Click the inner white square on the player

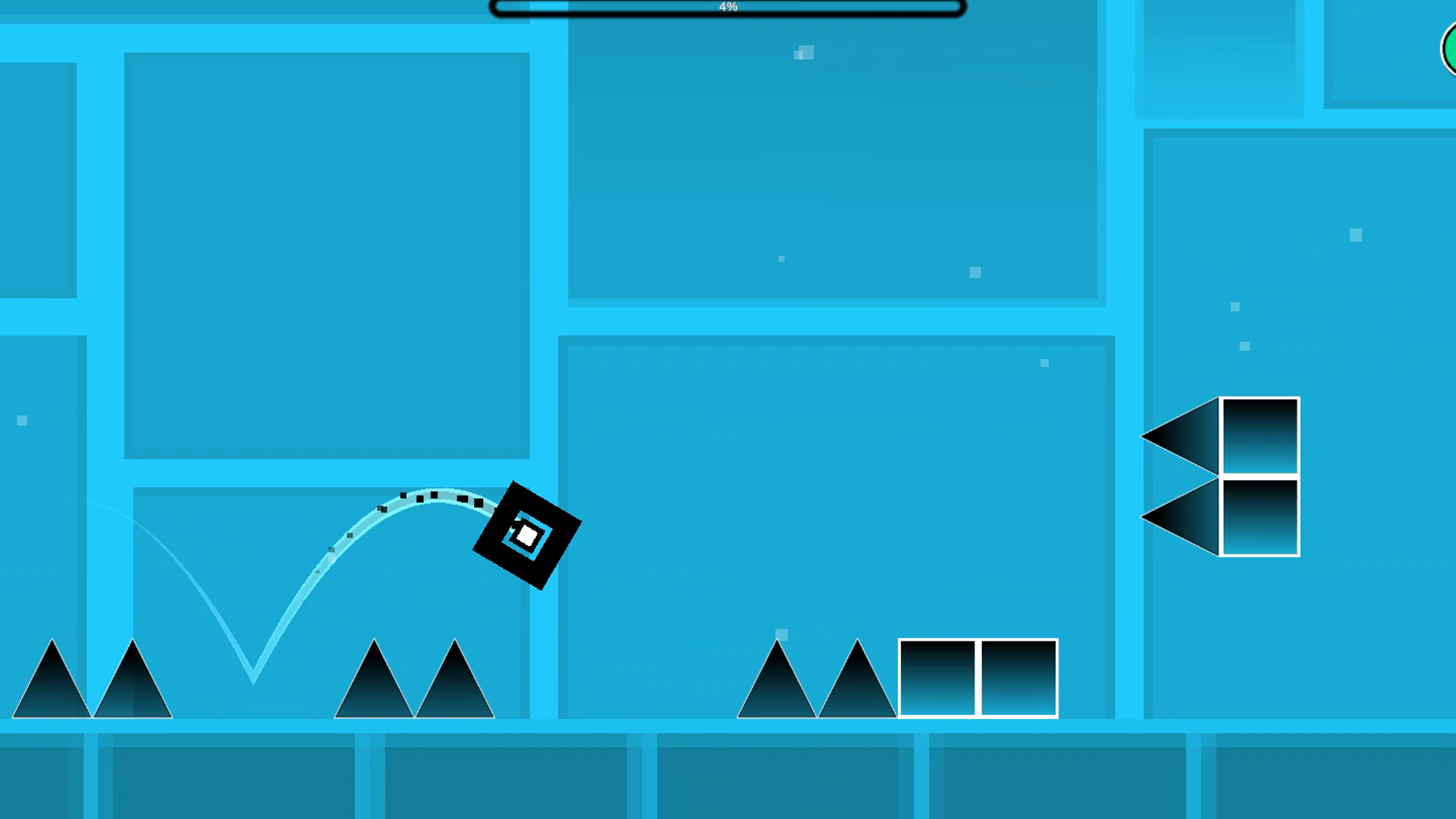526,537
